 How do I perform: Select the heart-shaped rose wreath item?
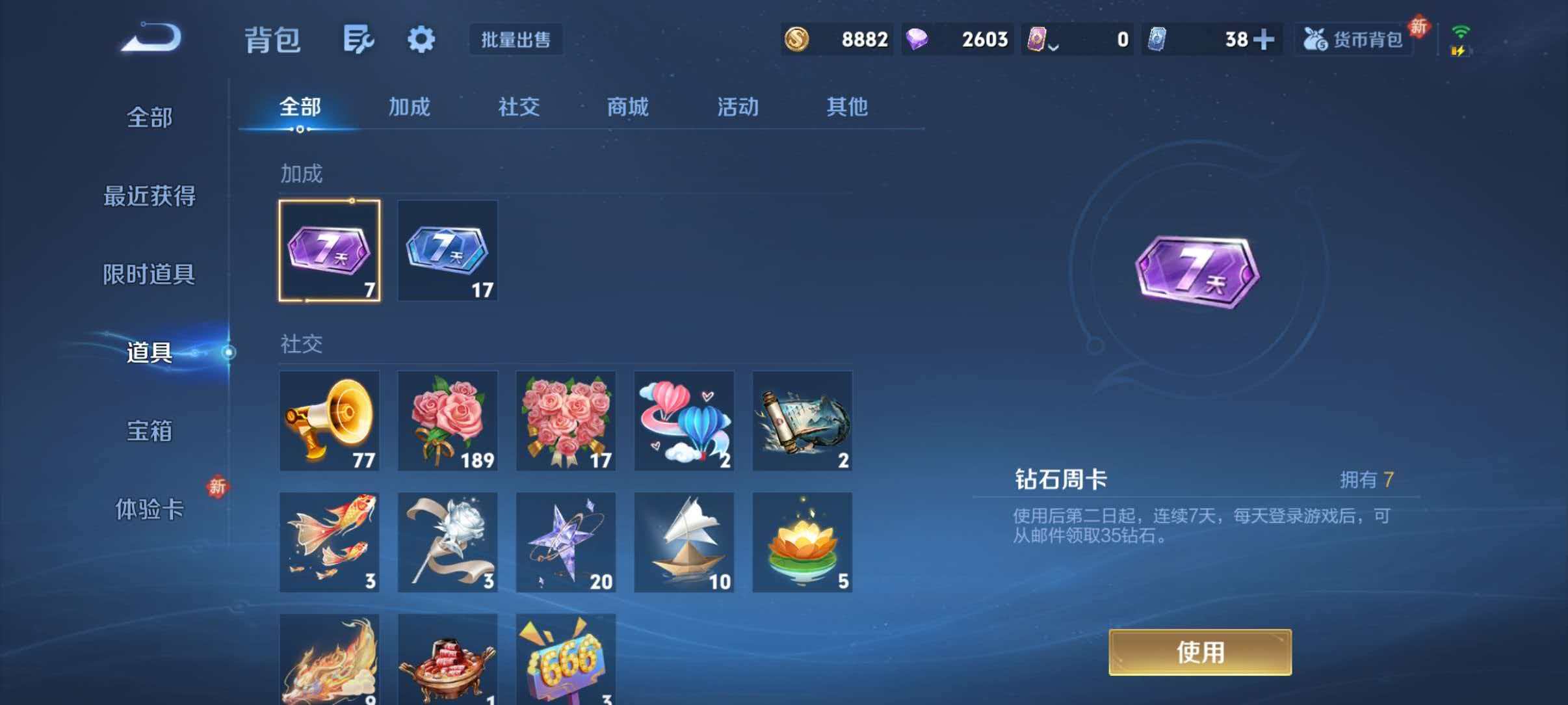pos(565,421)
